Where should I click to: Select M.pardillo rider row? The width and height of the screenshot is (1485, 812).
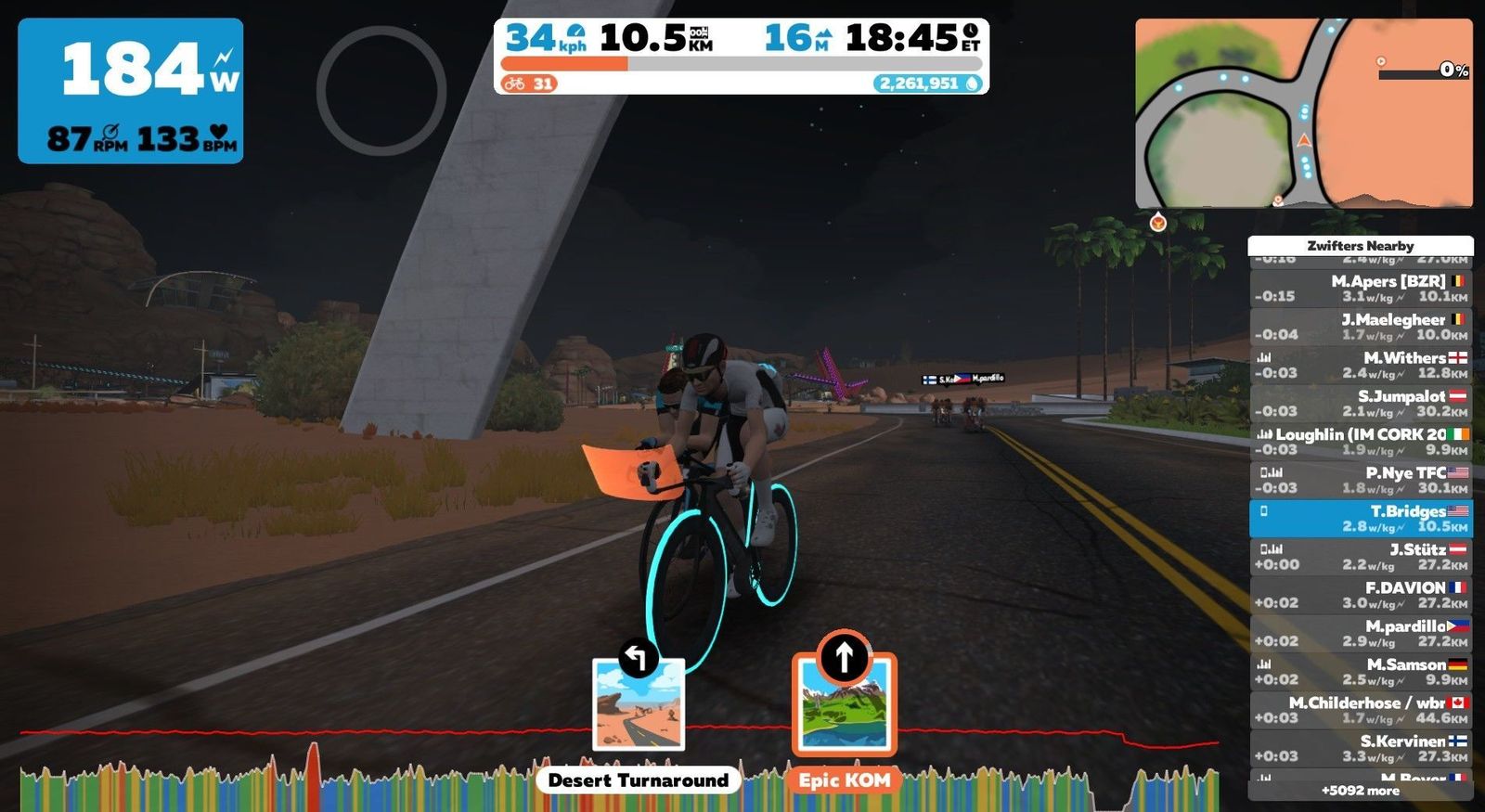[x=1361, y=633]
